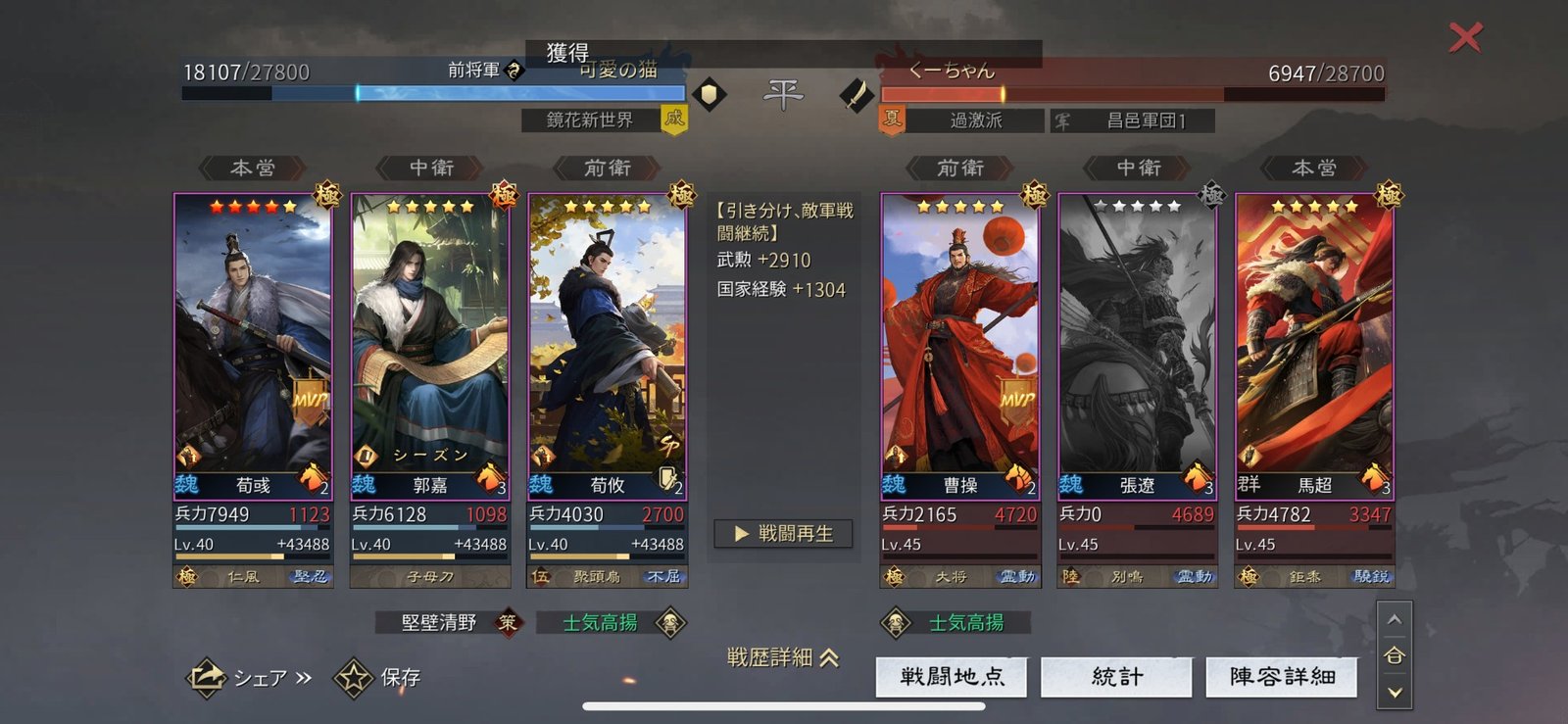Show the 陣容詳細 formation details

(x=1282, y=677)
